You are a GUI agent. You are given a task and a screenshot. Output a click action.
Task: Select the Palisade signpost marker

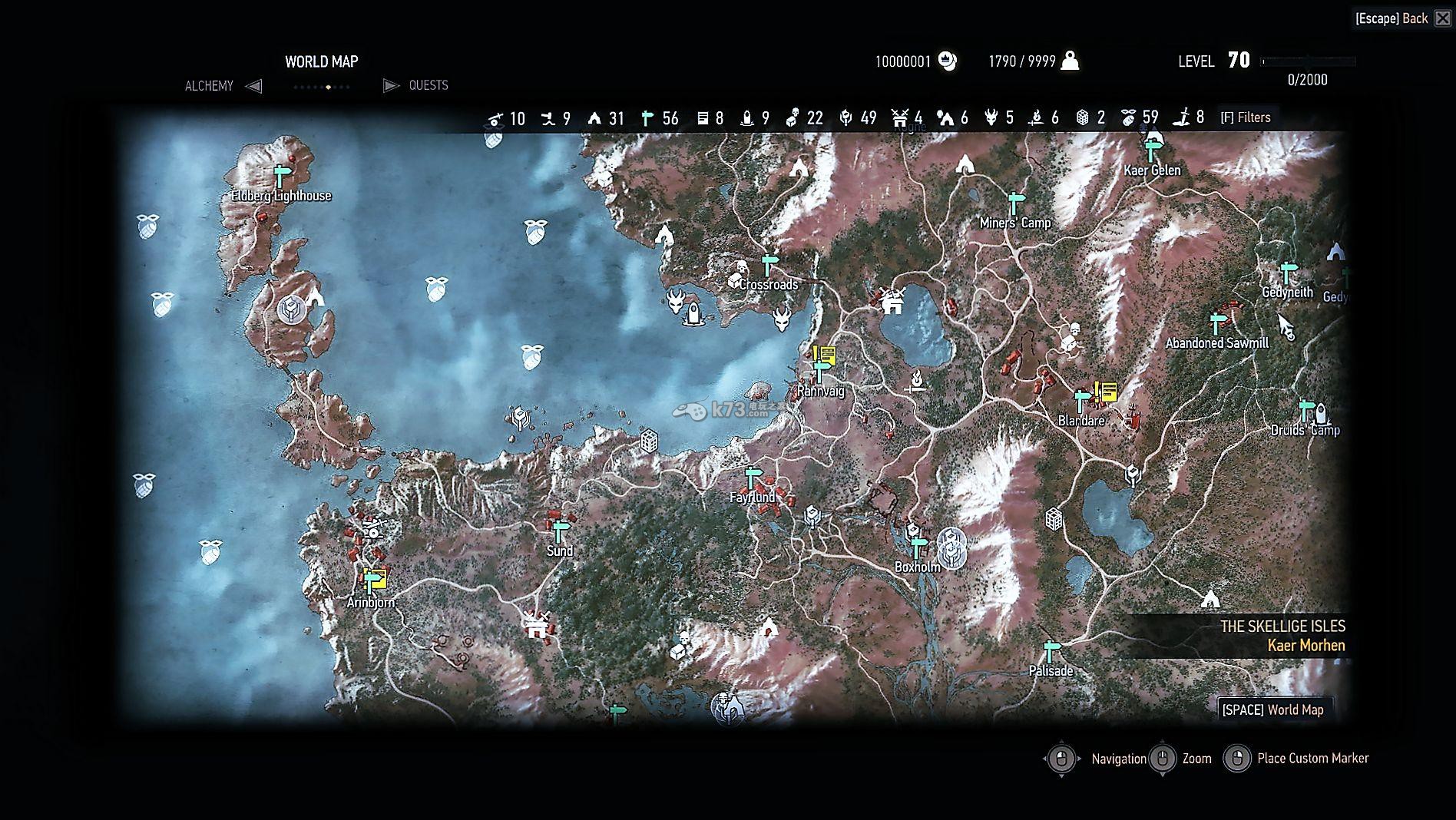(1051, 651)
